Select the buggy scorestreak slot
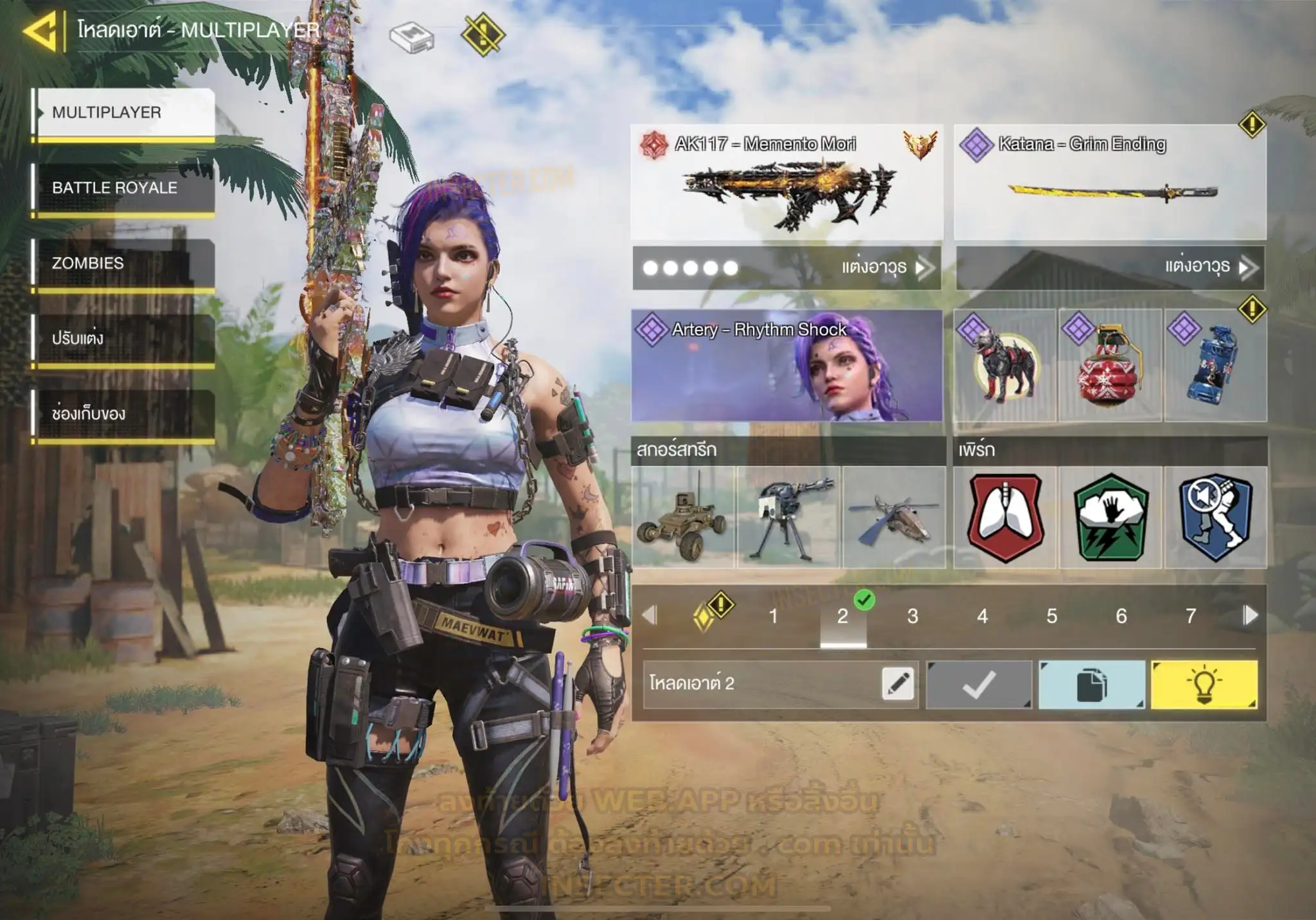Viewport: 1316px width, 920px height. coord(682,518)
